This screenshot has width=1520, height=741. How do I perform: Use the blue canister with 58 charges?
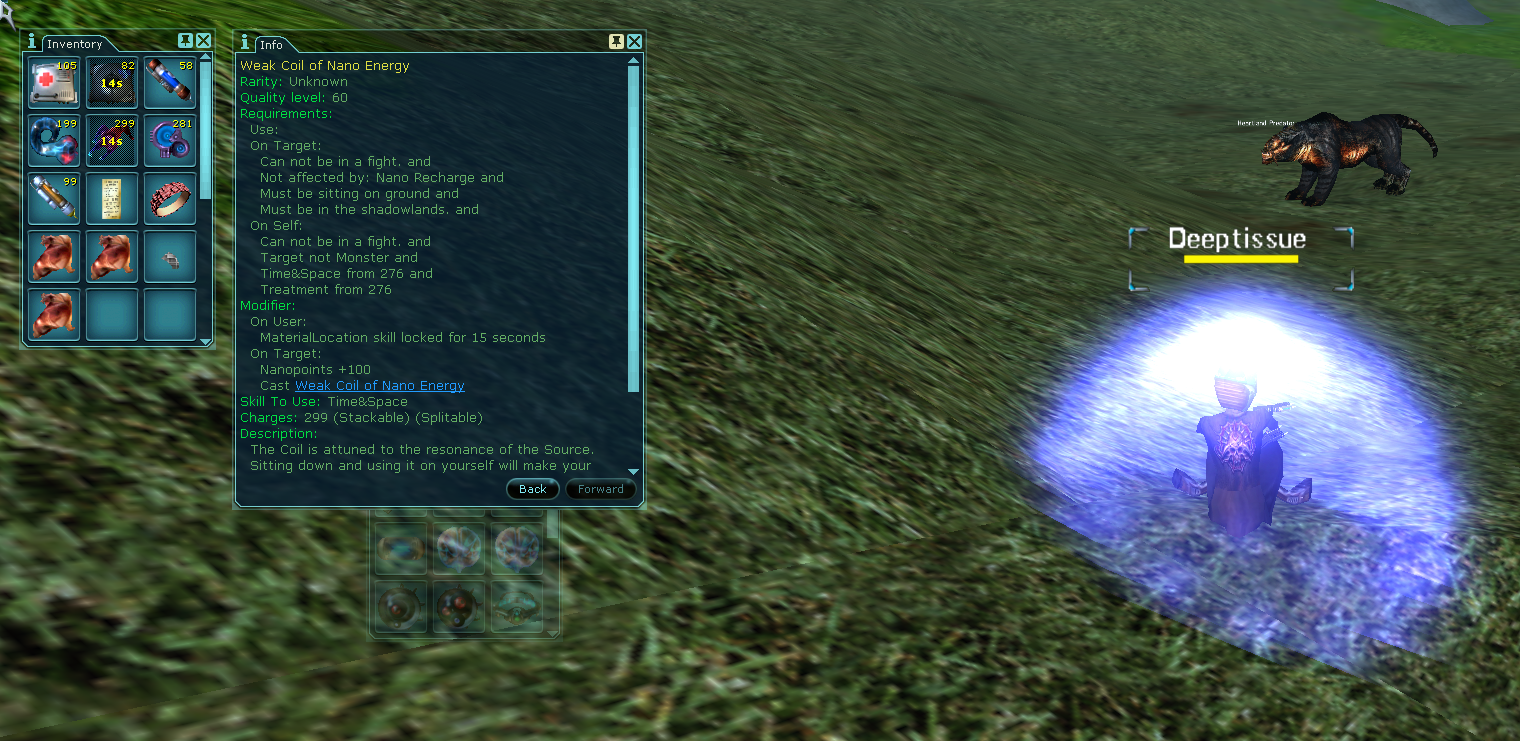pos(169,82)
